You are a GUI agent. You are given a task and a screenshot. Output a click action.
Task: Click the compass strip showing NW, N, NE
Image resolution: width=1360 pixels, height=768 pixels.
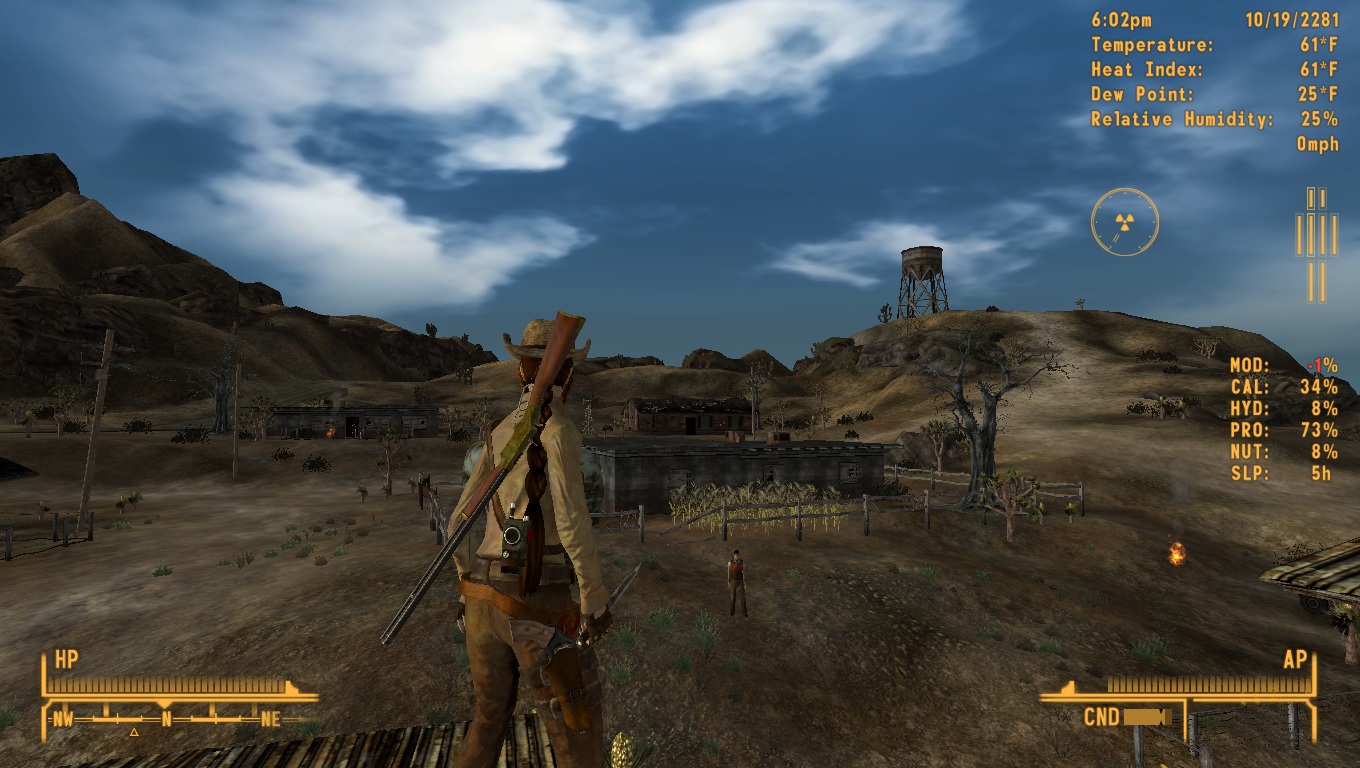166,718
